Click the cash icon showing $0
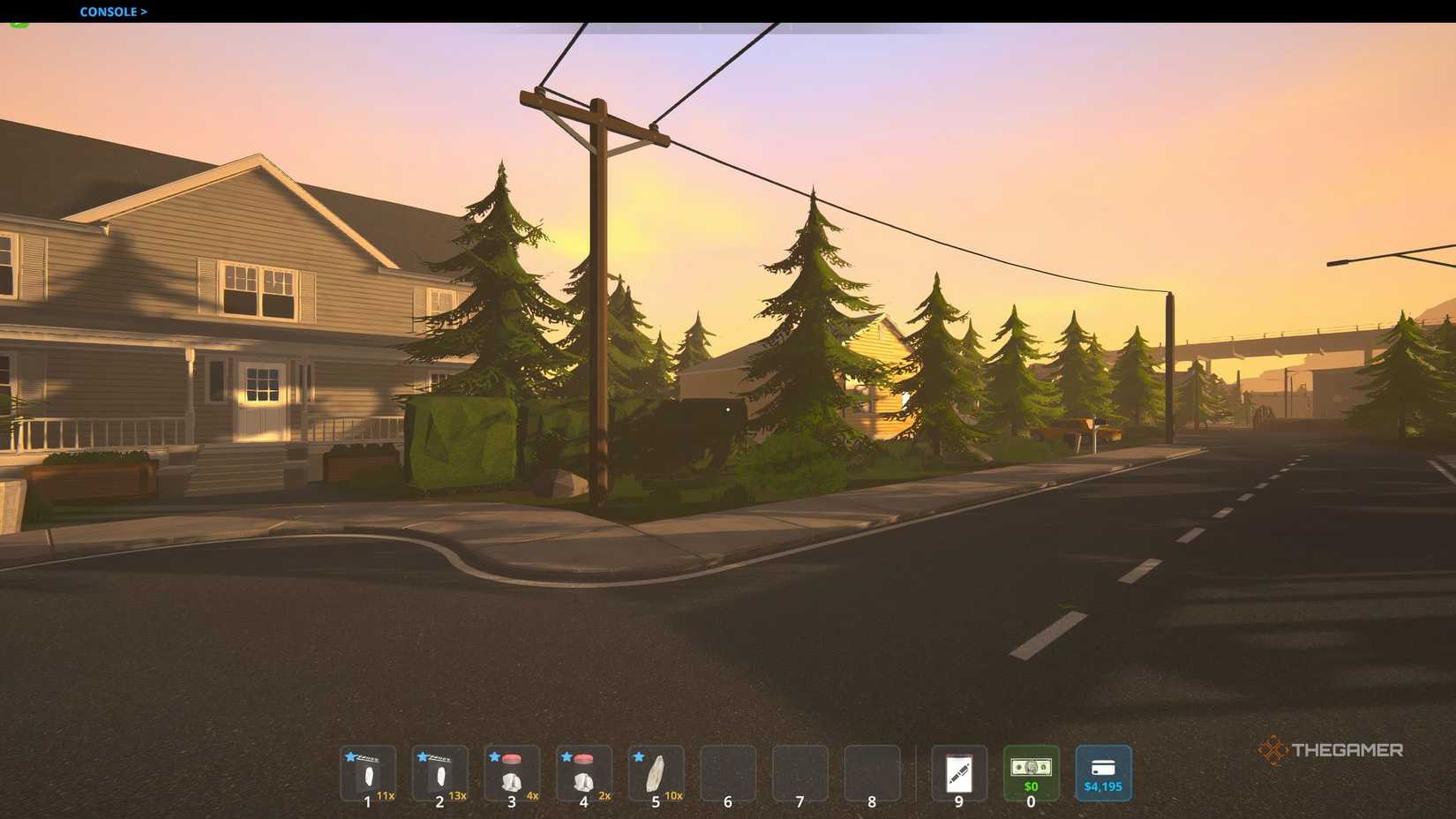The width and height of the screenshot is (1456, 819). (1031, 772)
